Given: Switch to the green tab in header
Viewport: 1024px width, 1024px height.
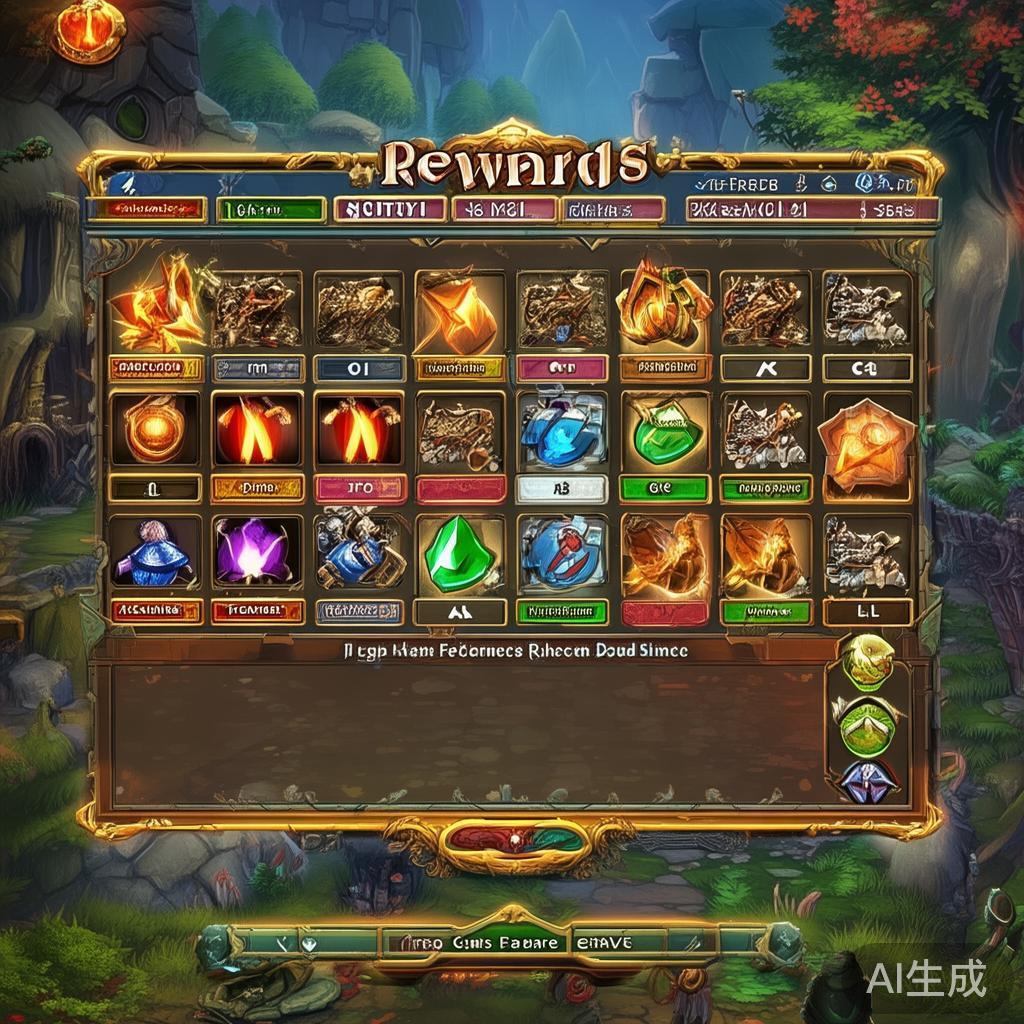Looking at the screenshot, I should click(x=271, y=210).
